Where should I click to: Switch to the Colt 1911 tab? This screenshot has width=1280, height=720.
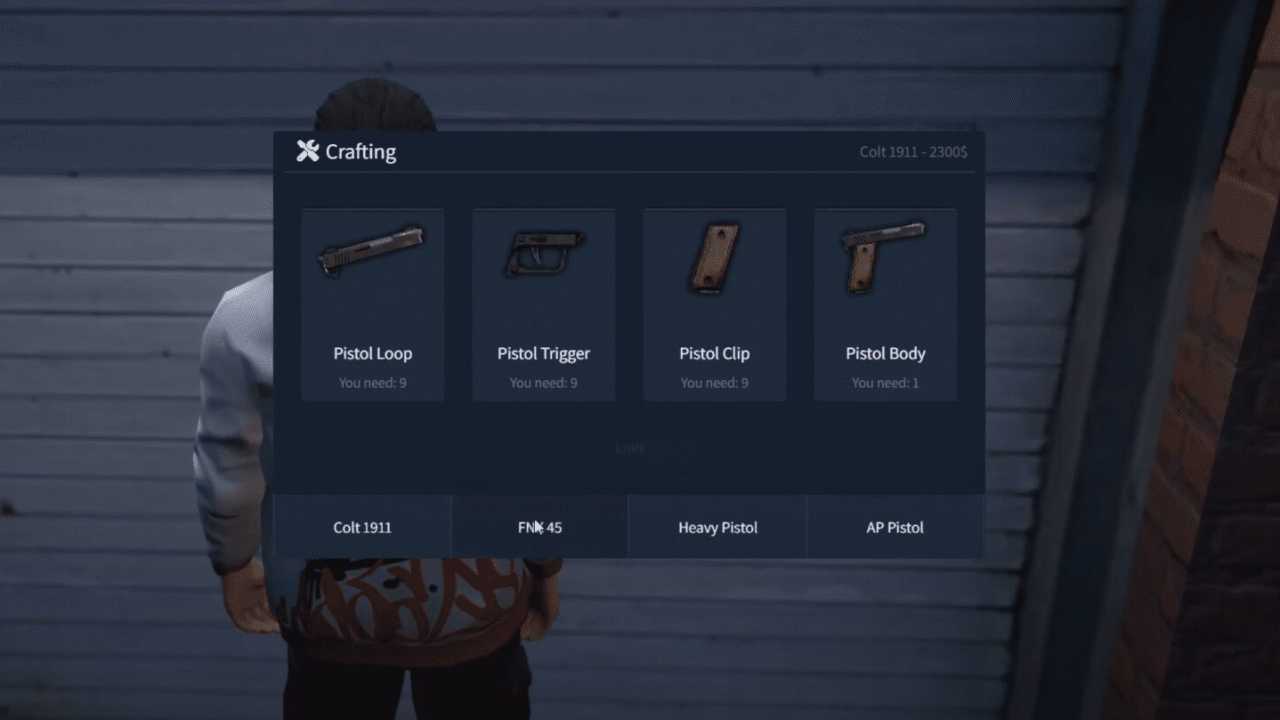click(361, 527)
